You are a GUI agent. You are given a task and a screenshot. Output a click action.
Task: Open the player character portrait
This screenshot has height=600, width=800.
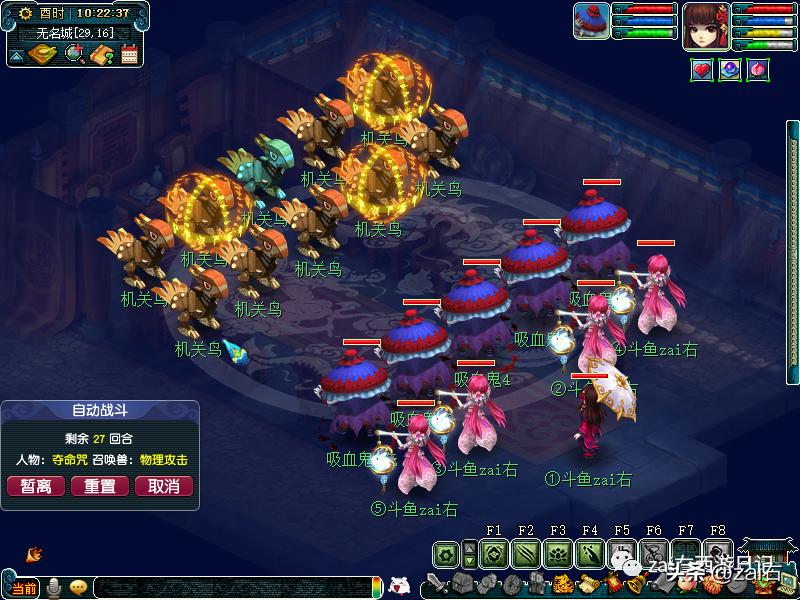706,25
